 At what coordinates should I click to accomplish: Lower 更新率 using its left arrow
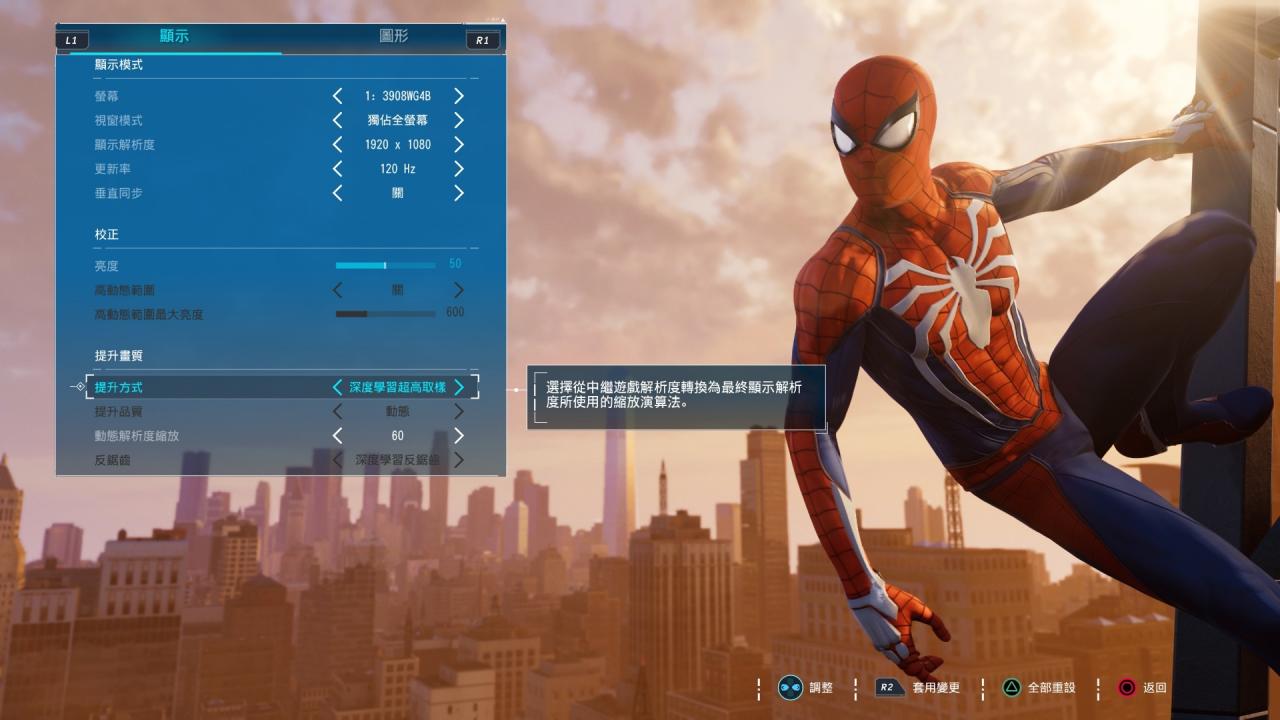tap(337, 169)
